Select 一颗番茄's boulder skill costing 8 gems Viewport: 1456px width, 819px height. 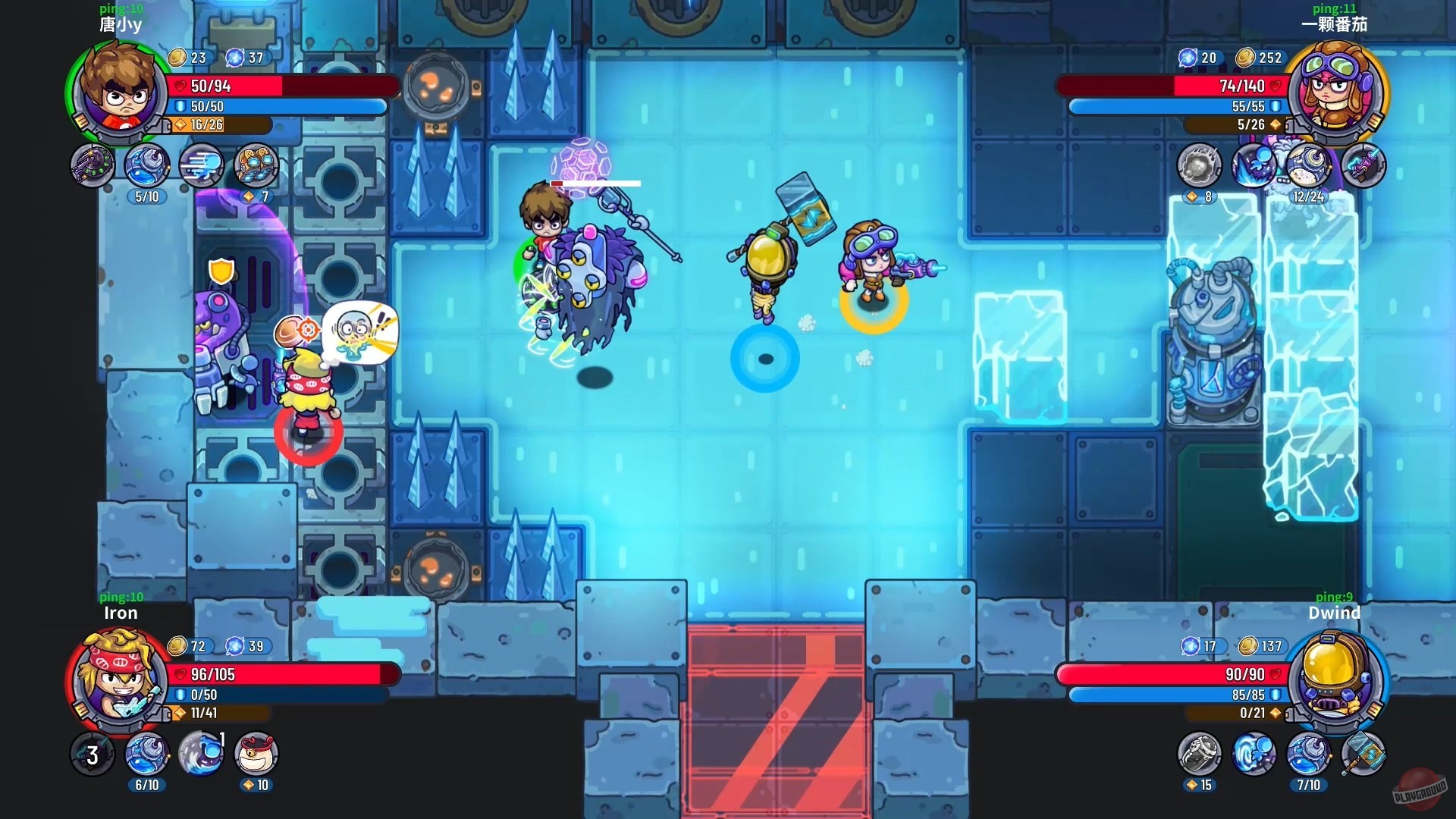coord(1198,165)
